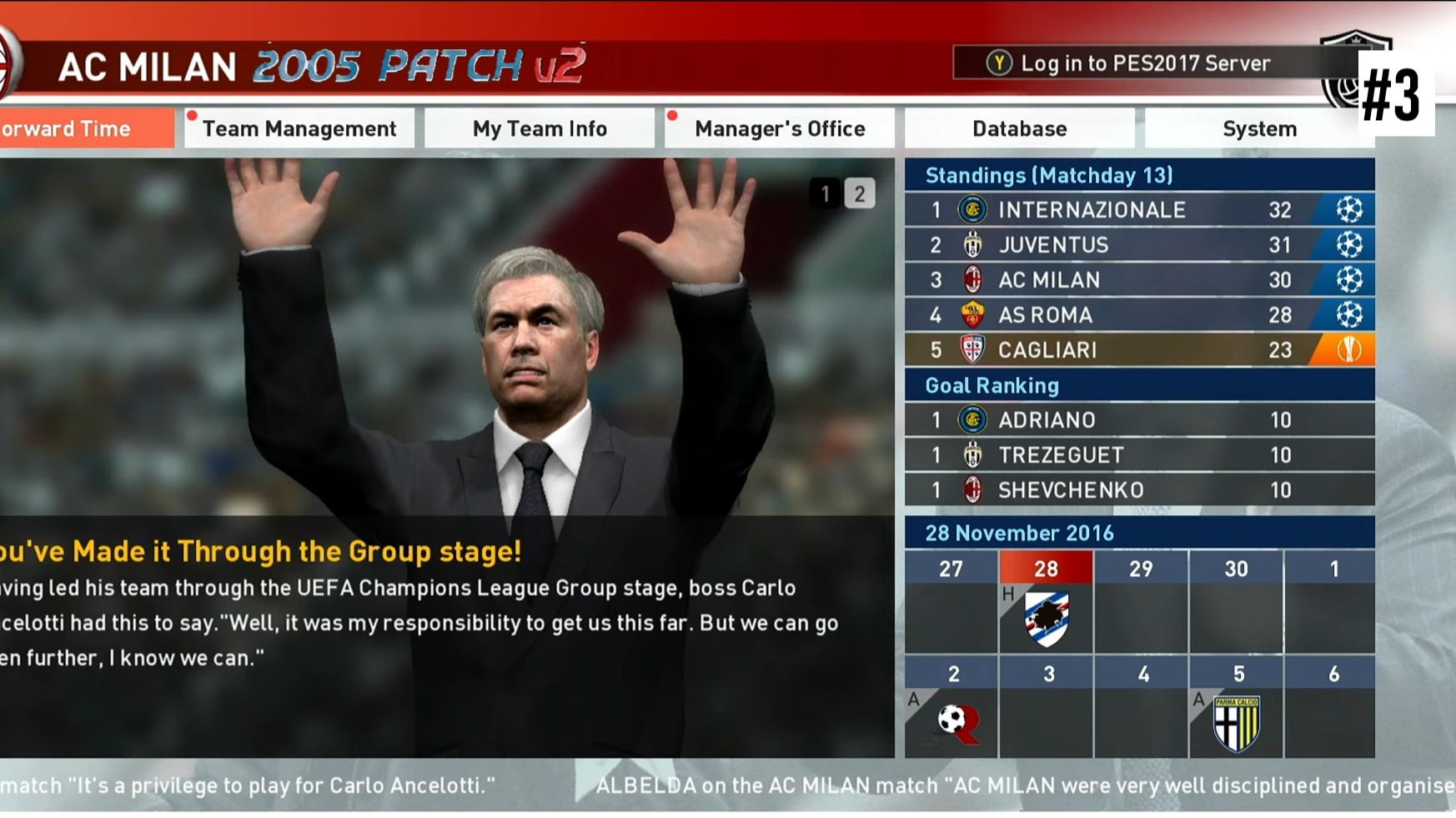Pick the AS Roma standings row

1139,314
